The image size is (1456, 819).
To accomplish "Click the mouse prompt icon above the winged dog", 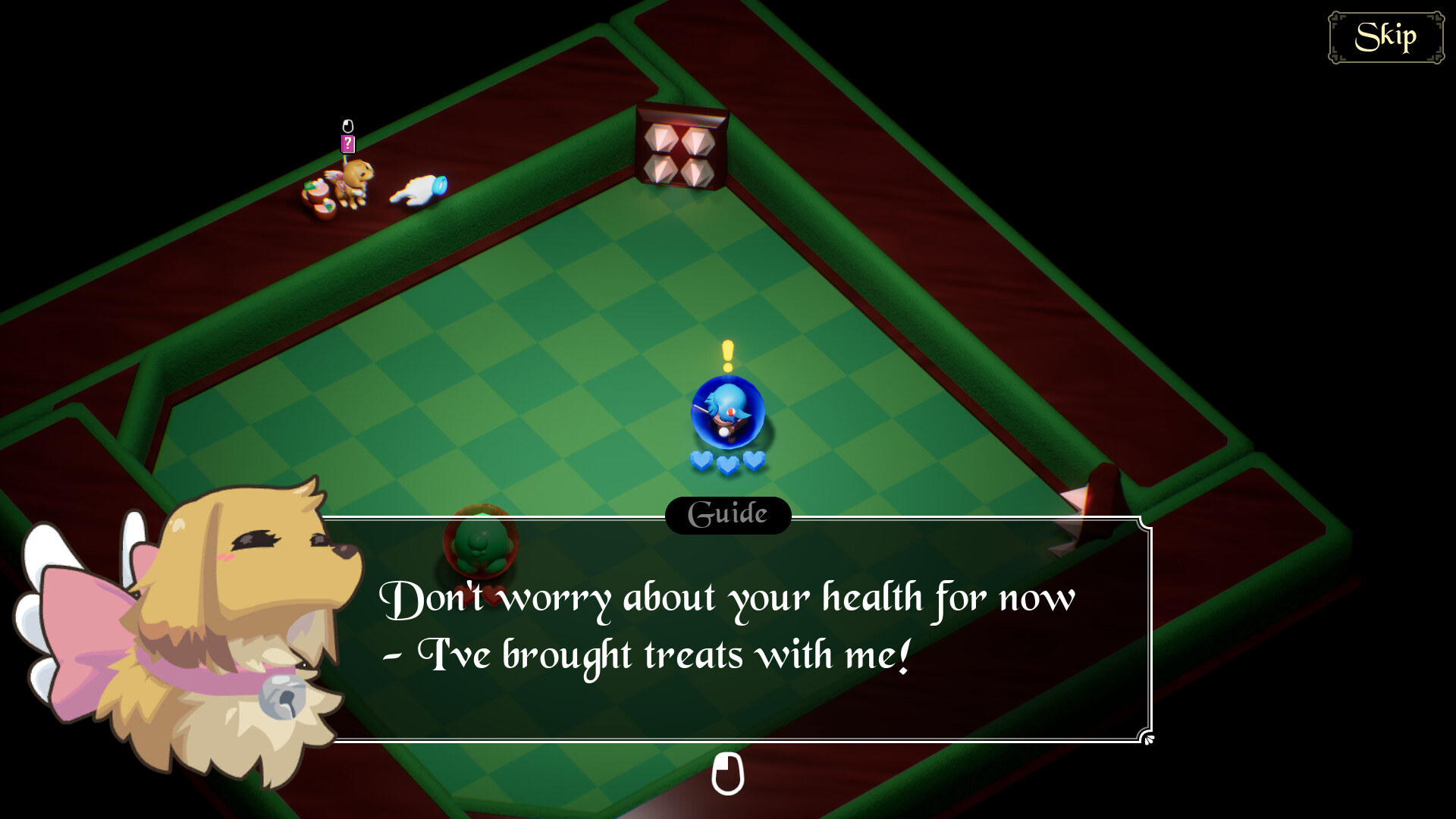I will tap(348, 125).
